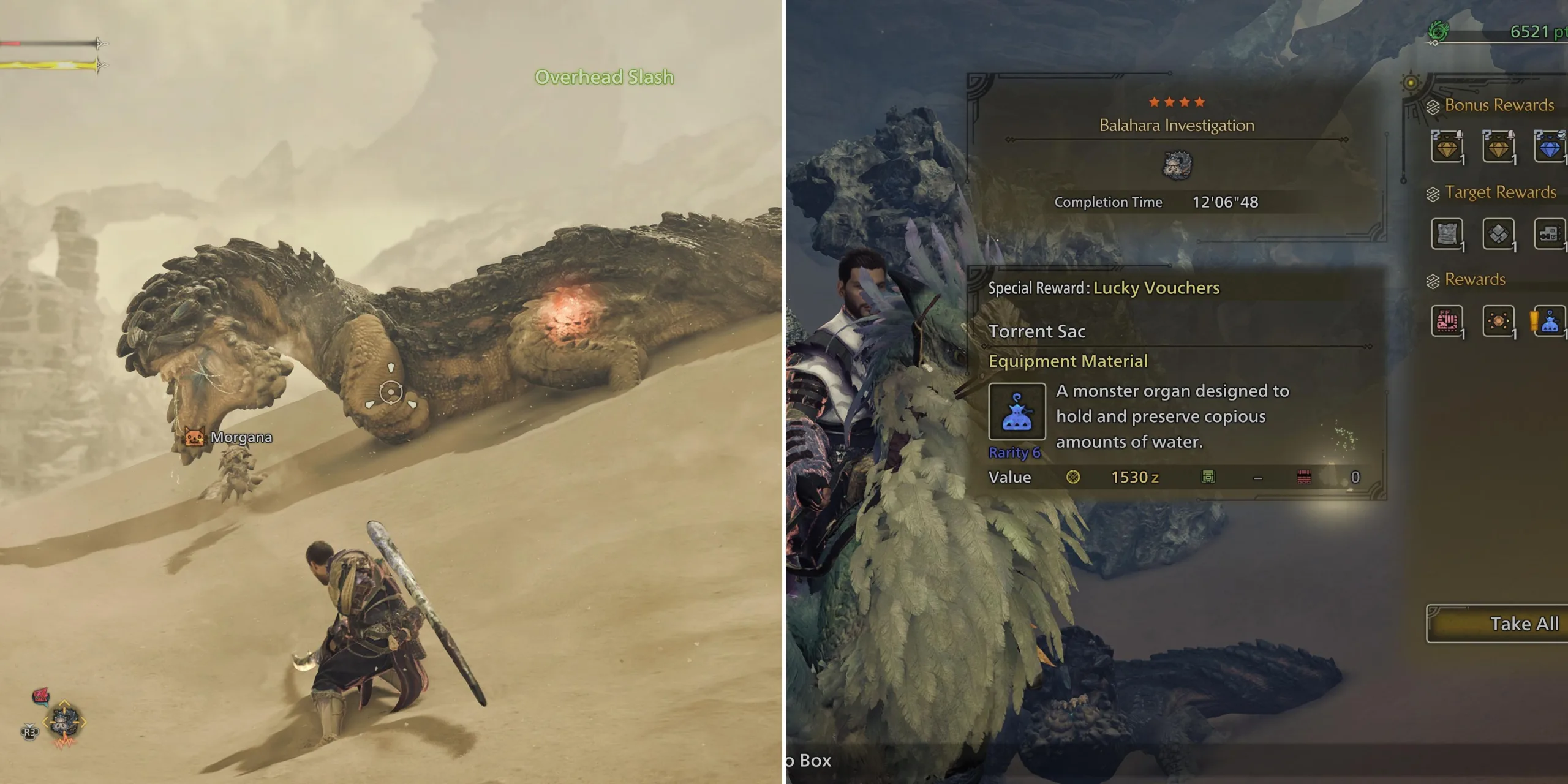Select the scale fragment Target Reward icon
The width and height of the screenshot is (1568, 784).
pyautogui.click(x=1499, y=235)
